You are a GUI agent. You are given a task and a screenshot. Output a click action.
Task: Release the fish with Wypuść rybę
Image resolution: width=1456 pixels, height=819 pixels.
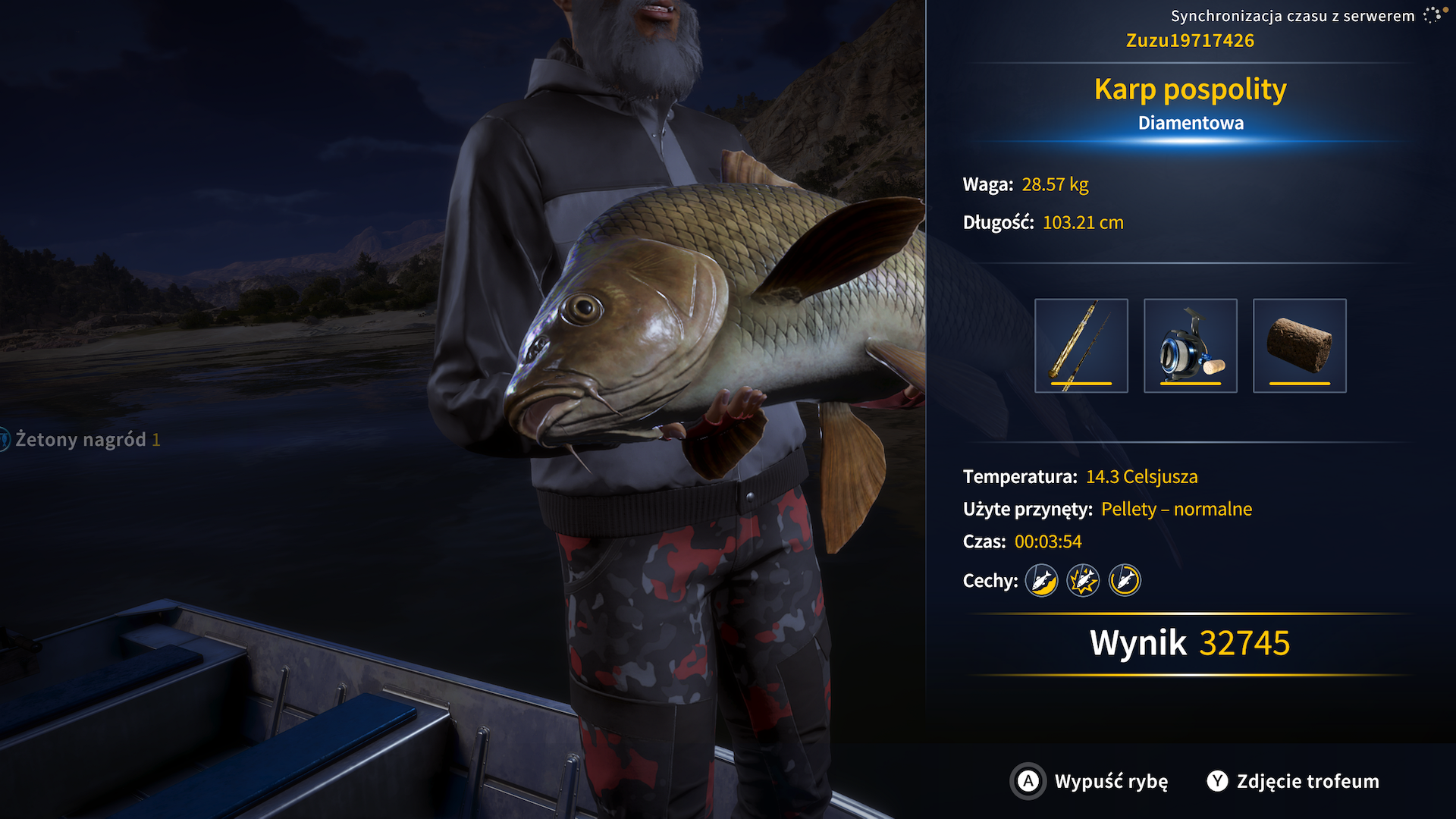tap(1090, 781)
